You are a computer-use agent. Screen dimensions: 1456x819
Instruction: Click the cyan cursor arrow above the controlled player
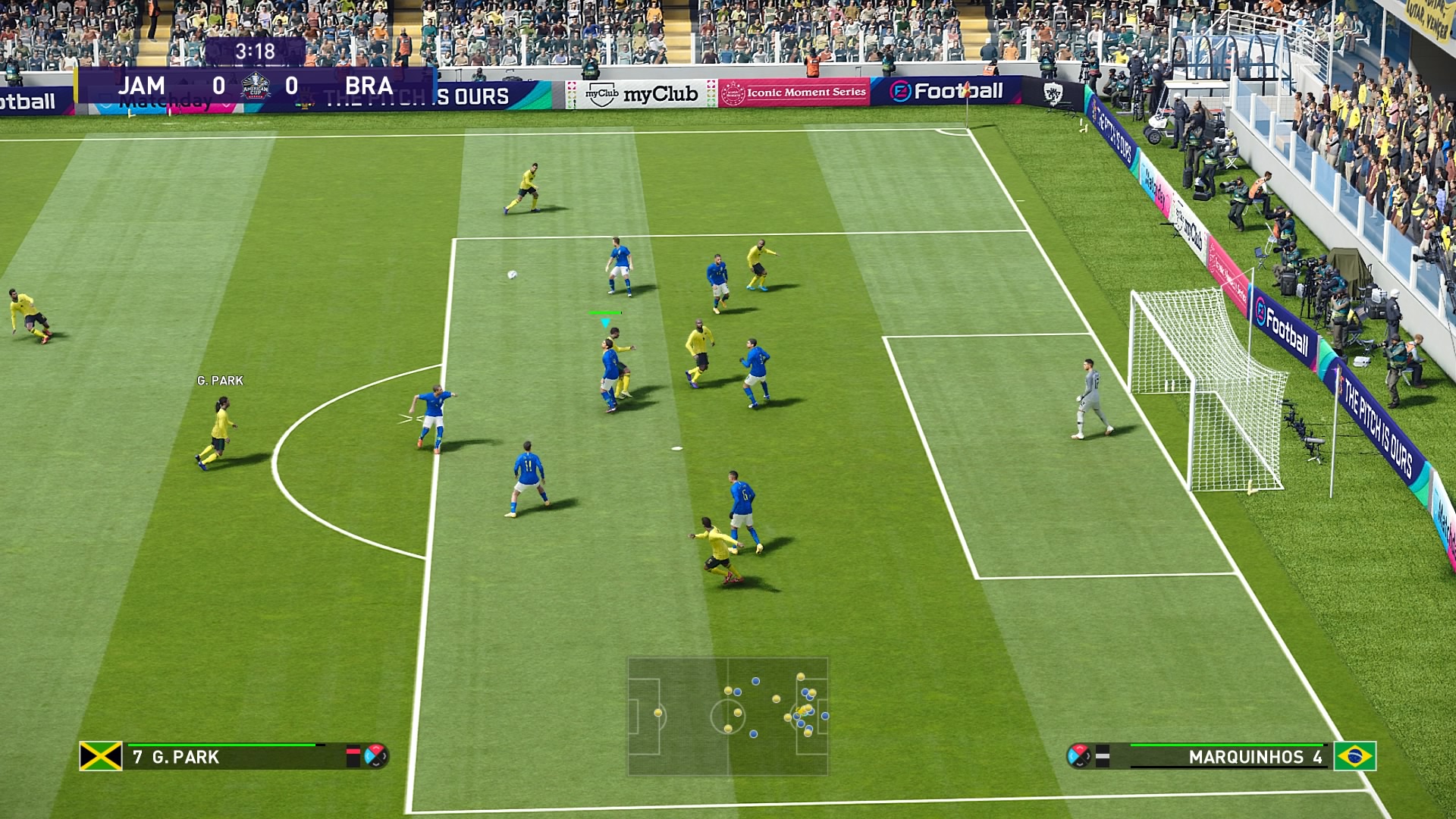(604, 322)
